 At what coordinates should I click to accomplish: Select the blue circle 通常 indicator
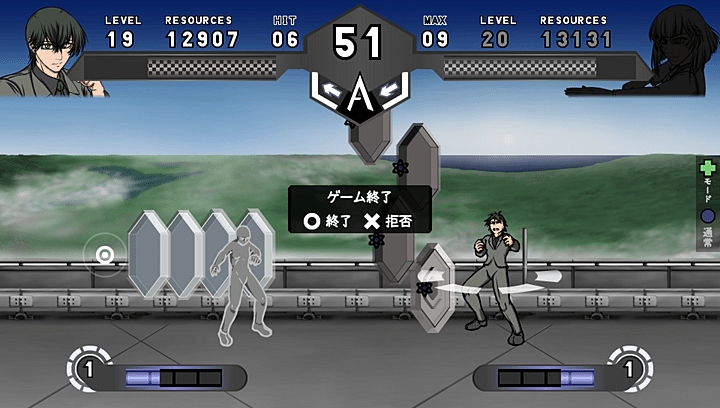[x=708, y=215]
